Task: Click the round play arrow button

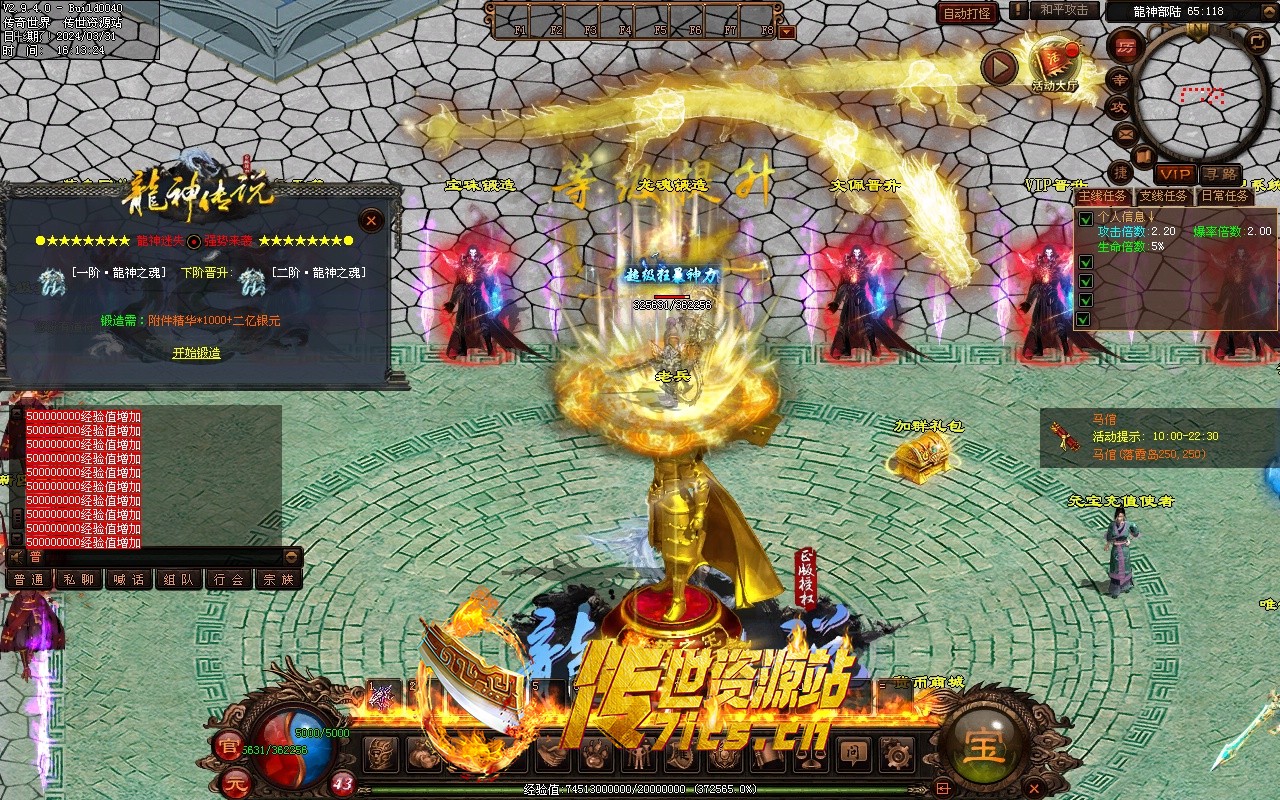Action: 998,67
